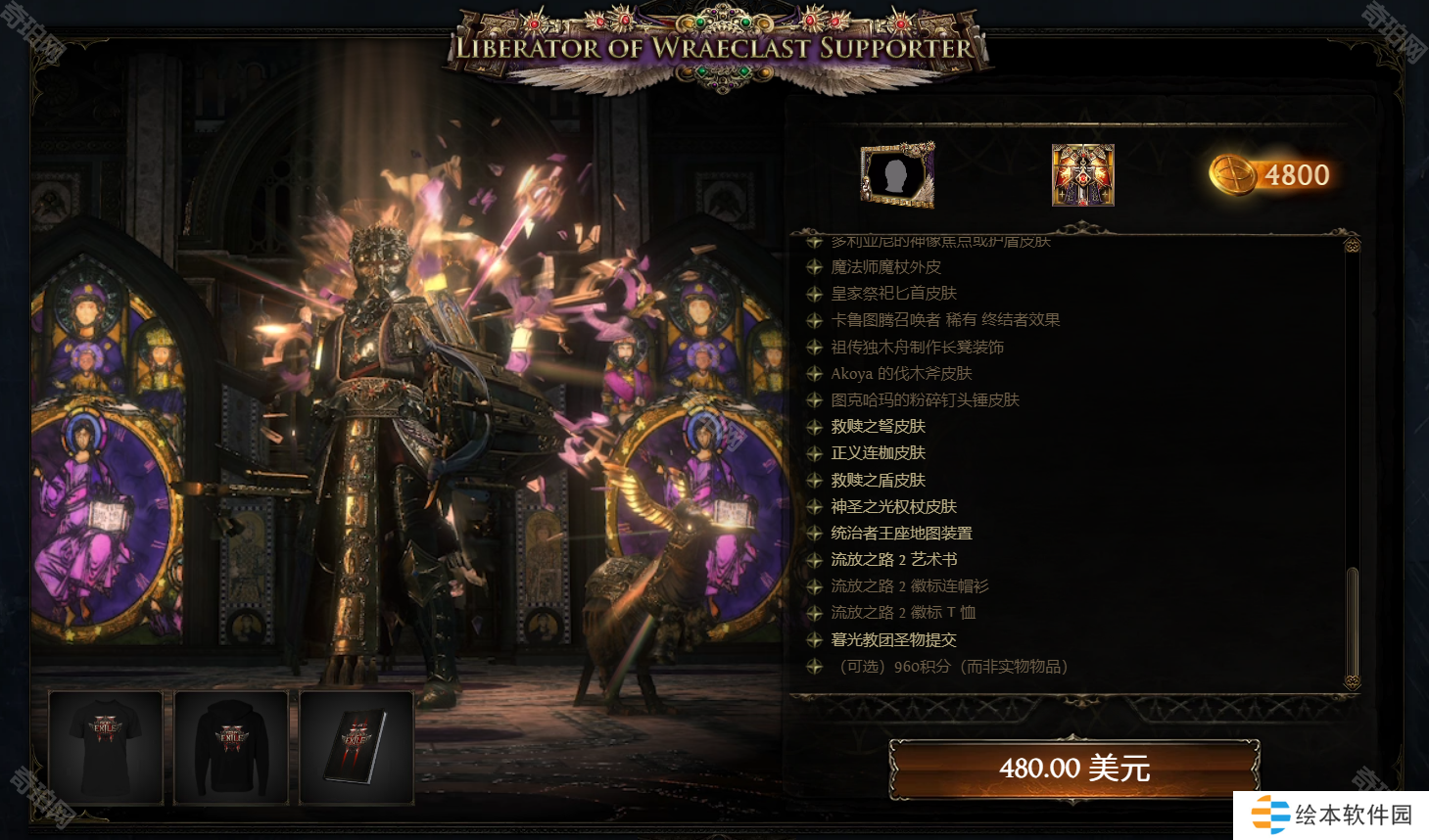
Task: Choose the 流放之路 2 艺术书 row
Action: (x=893, y=560)
